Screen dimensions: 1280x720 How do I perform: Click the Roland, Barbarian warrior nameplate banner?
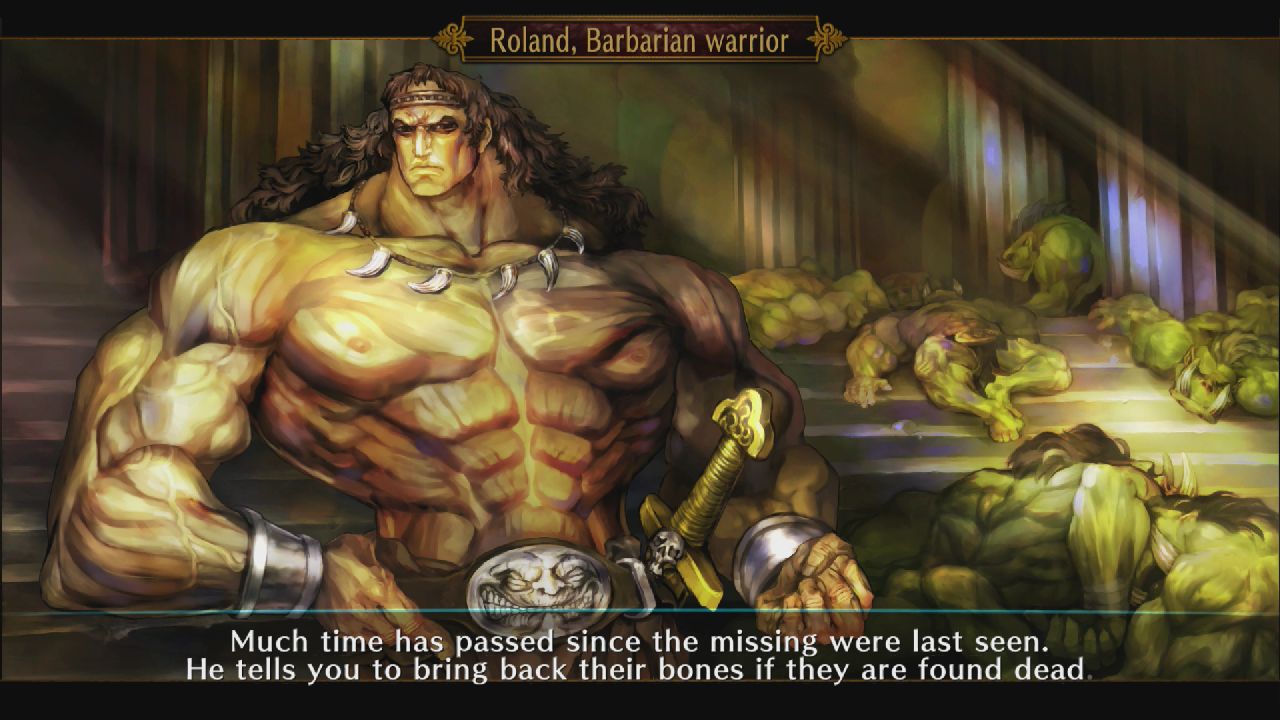[640, 33]
